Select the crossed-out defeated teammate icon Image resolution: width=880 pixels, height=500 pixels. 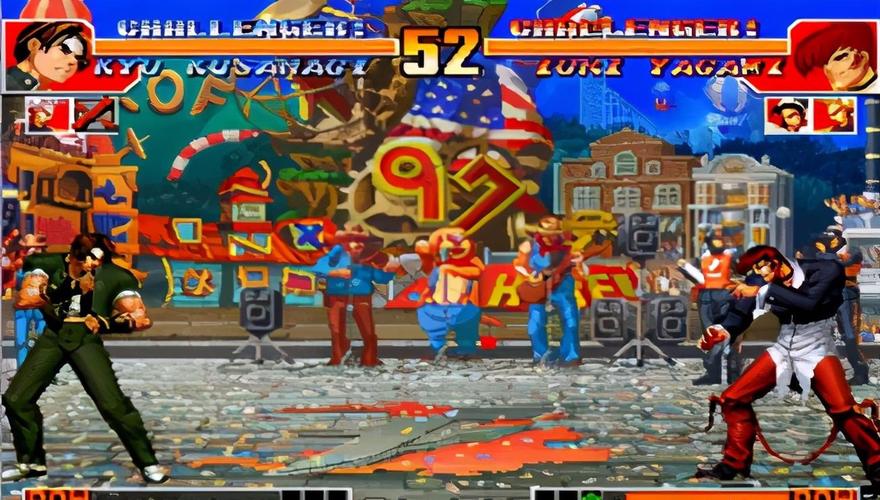(x=95, y=115)
